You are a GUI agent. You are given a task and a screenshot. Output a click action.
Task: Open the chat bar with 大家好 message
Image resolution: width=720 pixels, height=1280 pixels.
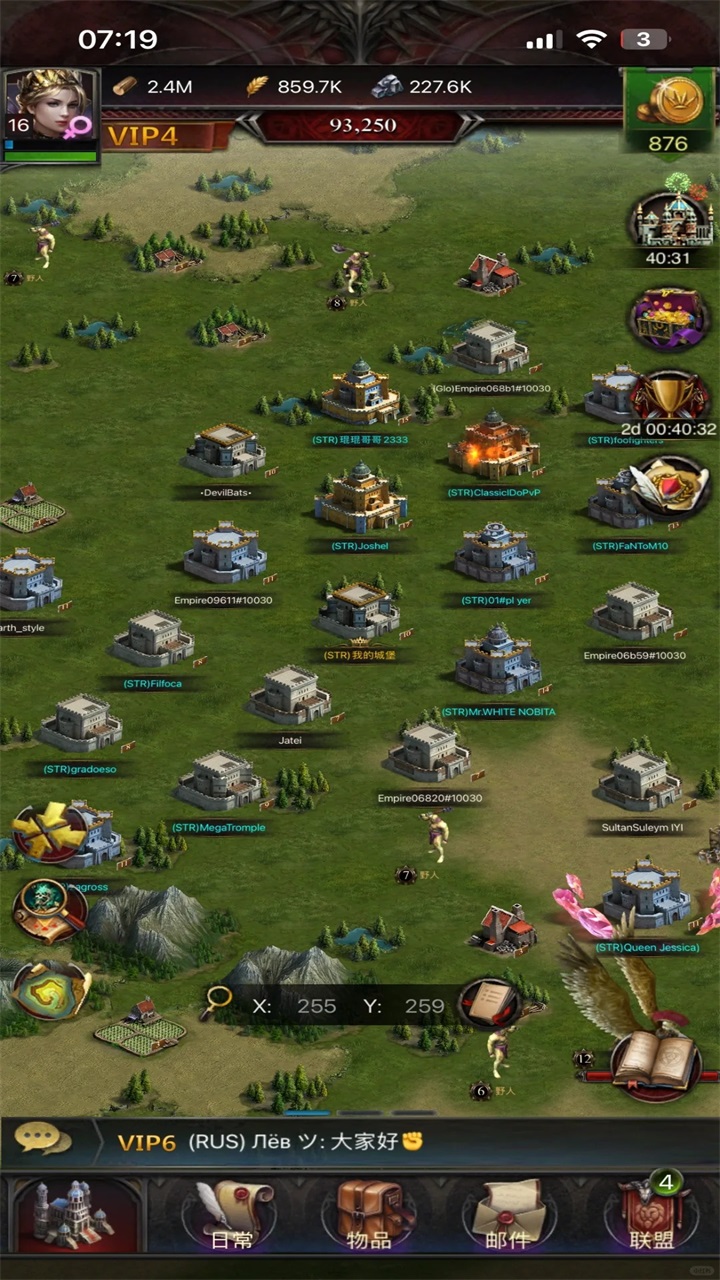pos(360,1142)
